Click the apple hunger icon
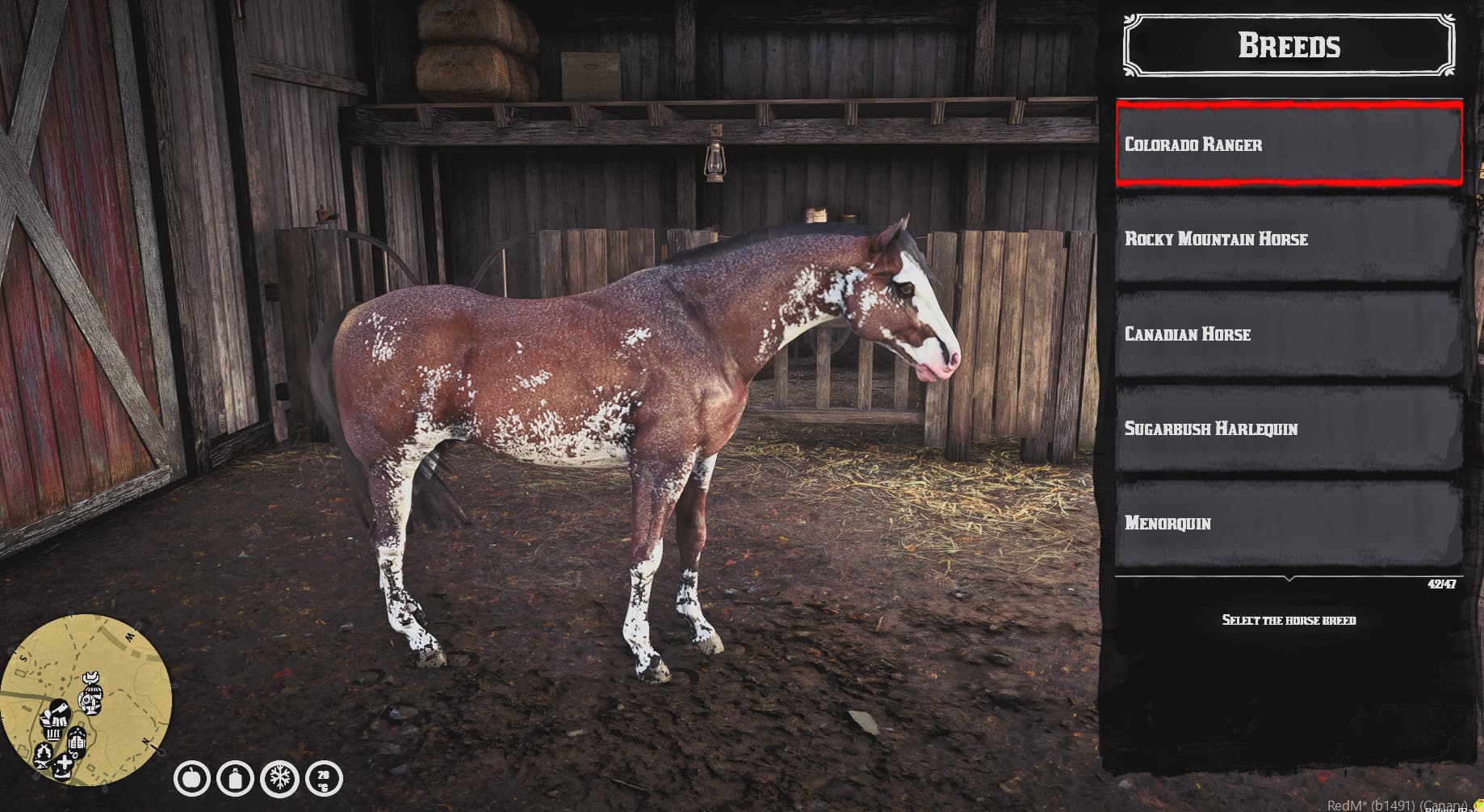 pyautogui.click(x=192, y=780)
